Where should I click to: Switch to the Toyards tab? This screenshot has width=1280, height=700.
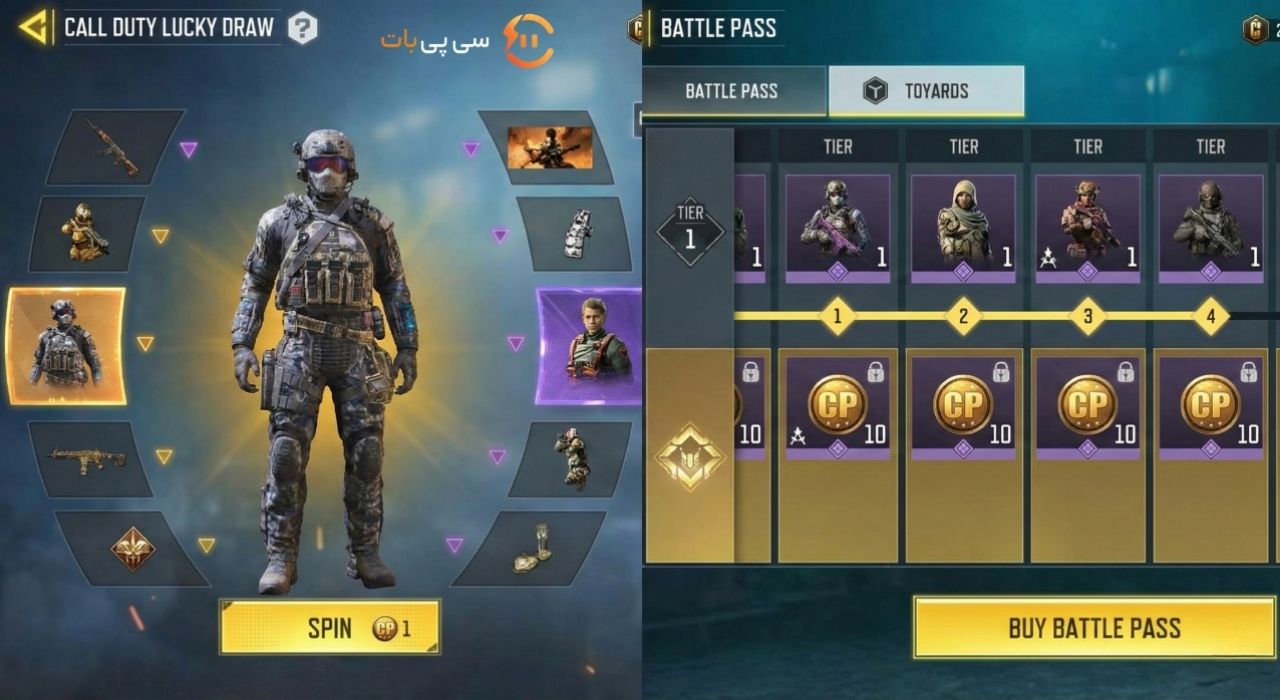[926, 91]
